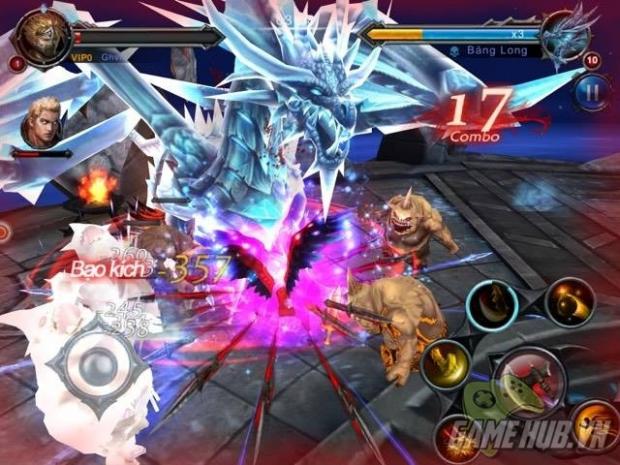Use the golden crescent swirl skill
This screenshot has width=620, height=465.
(x=570, y=300)
